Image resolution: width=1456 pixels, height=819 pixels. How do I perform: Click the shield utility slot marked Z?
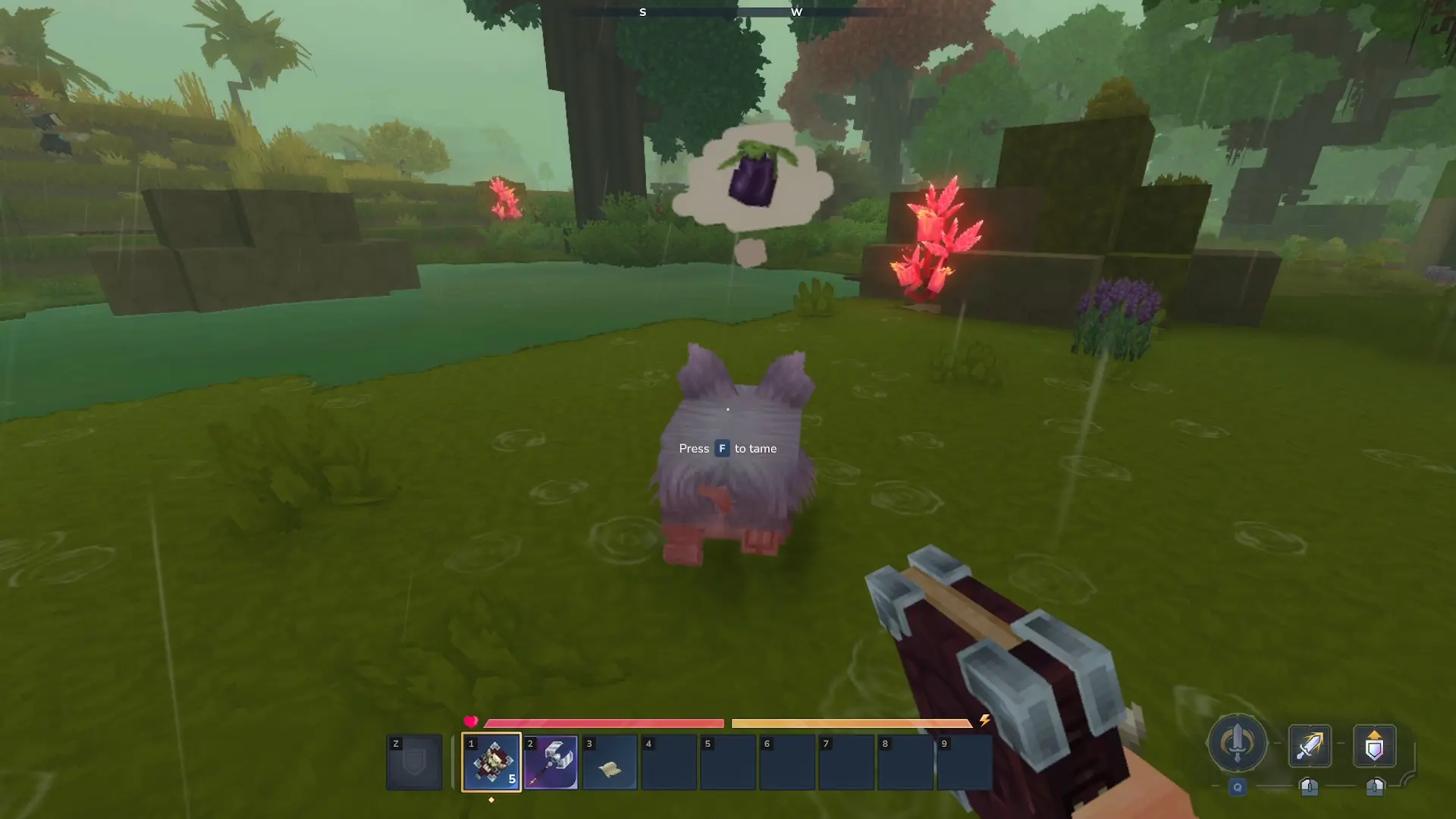tap(414, 762)
